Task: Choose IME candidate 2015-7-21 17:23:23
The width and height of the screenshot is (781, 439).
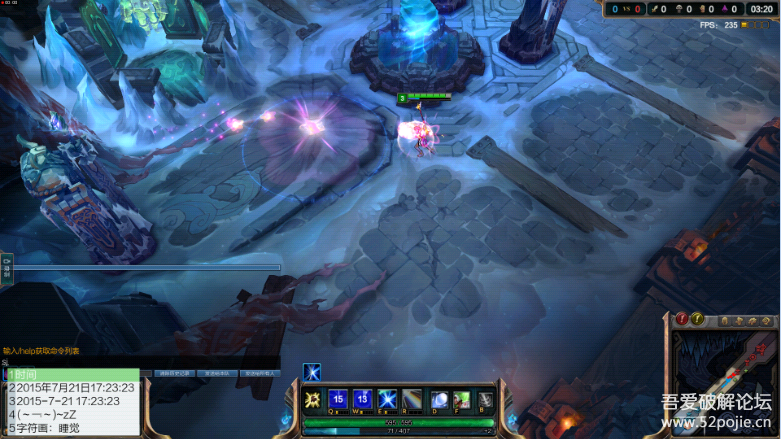Action: (72, 401)
